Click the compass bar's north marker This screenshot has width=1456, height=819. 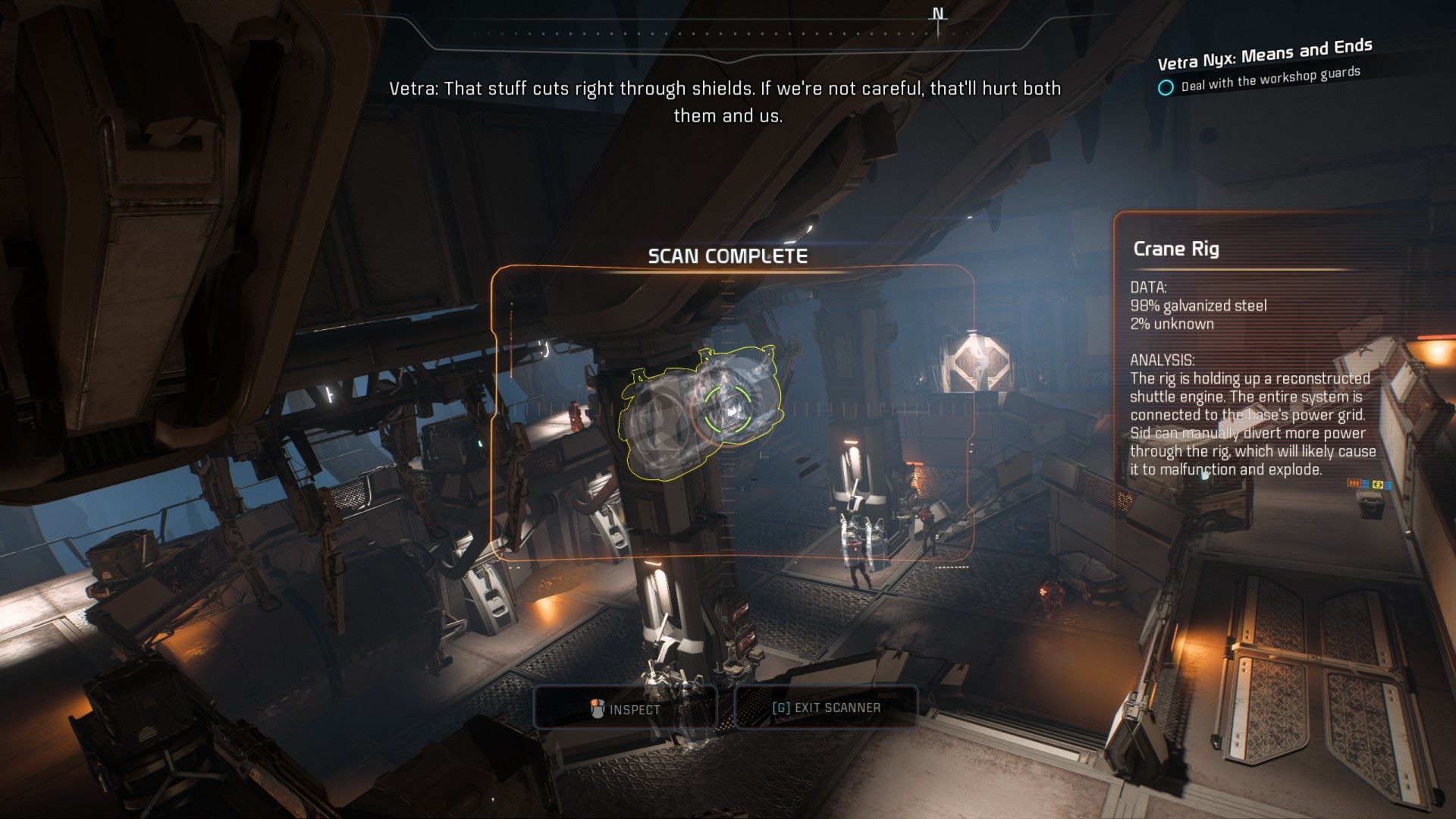938,15
